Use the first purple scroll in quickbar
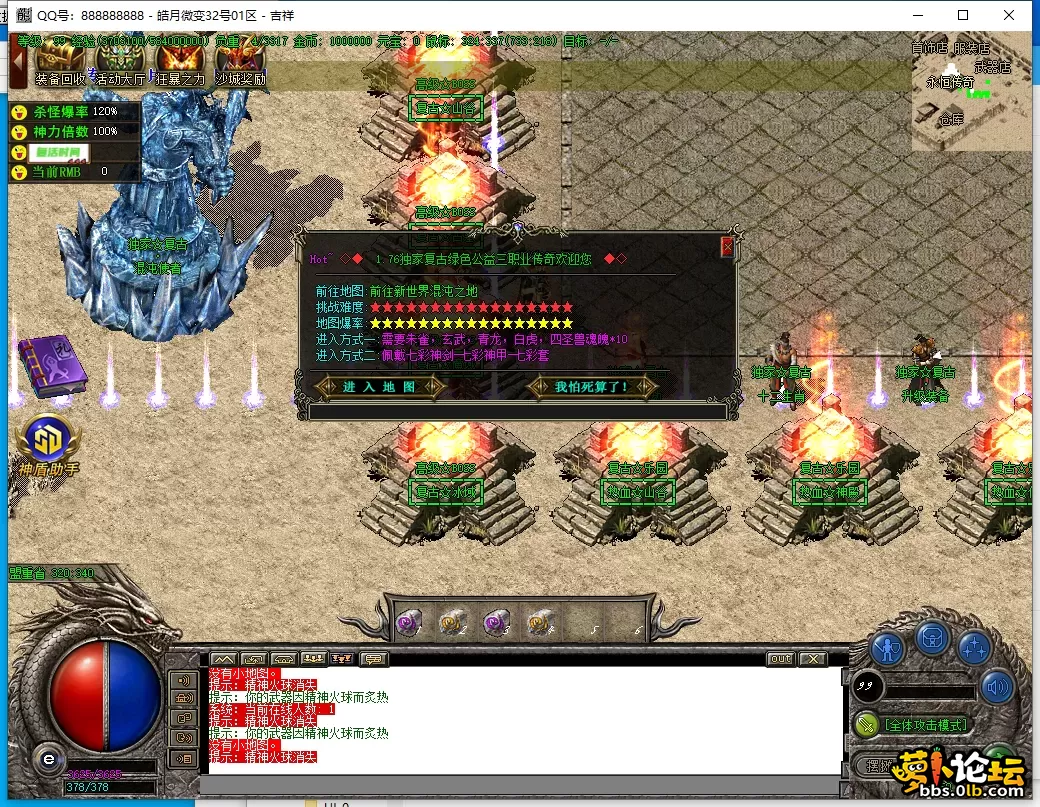The width and height of the screenshot is (1040, 807). coord(408,623)
